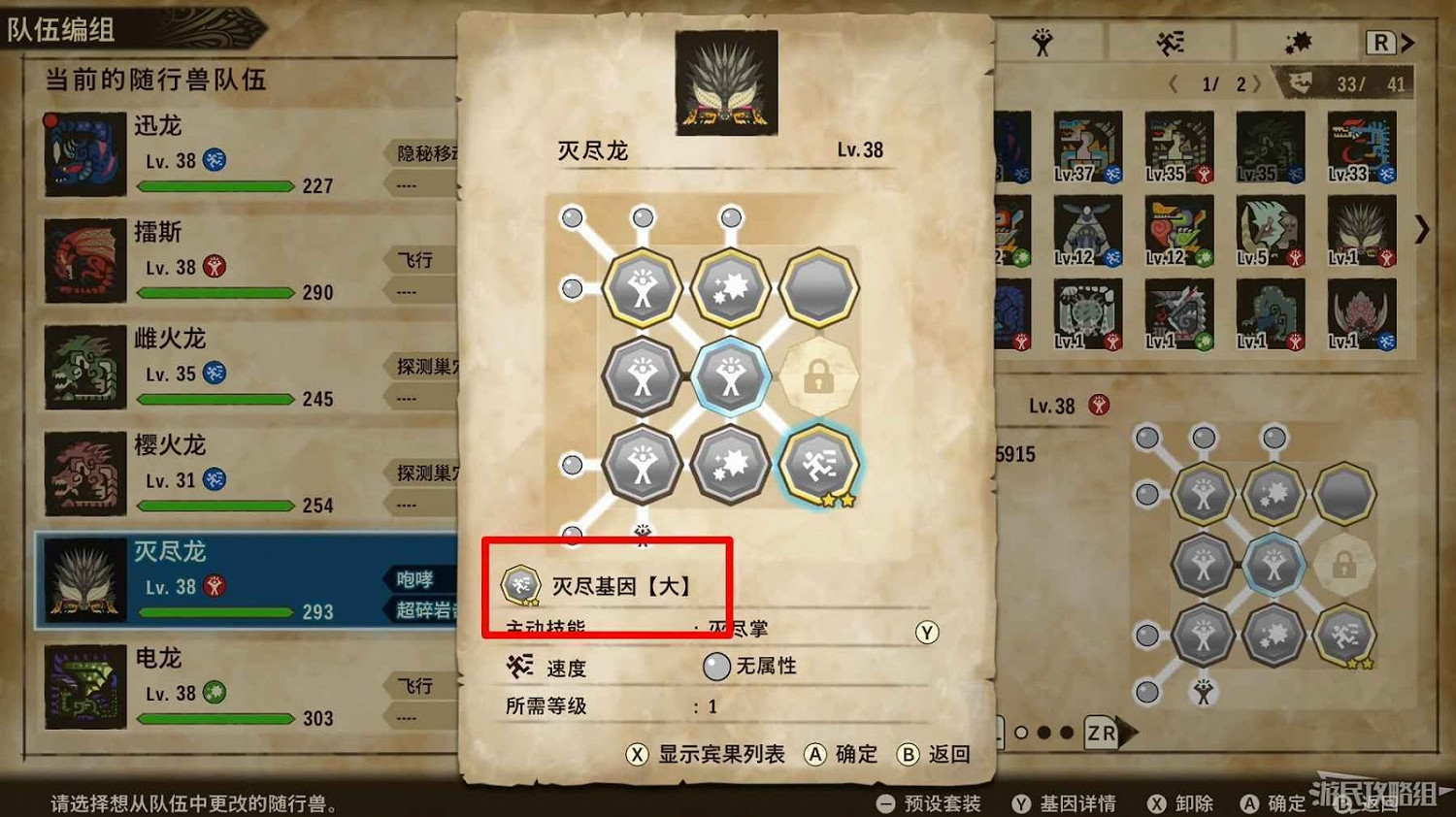Click the ZR button icon at bottom right
1456x817 pixels.
click(1099, 735)
